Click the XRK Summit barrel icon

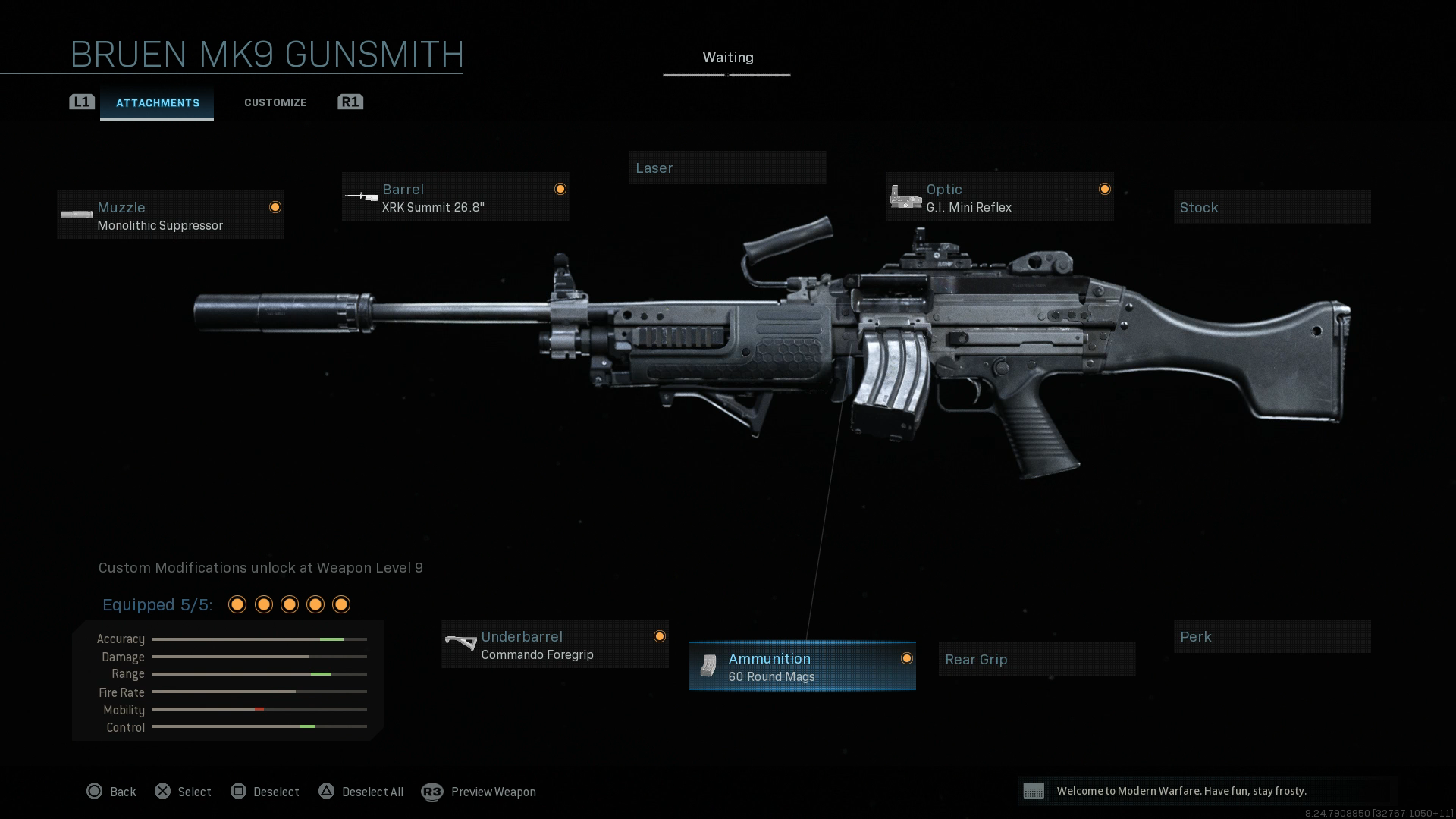360,196
